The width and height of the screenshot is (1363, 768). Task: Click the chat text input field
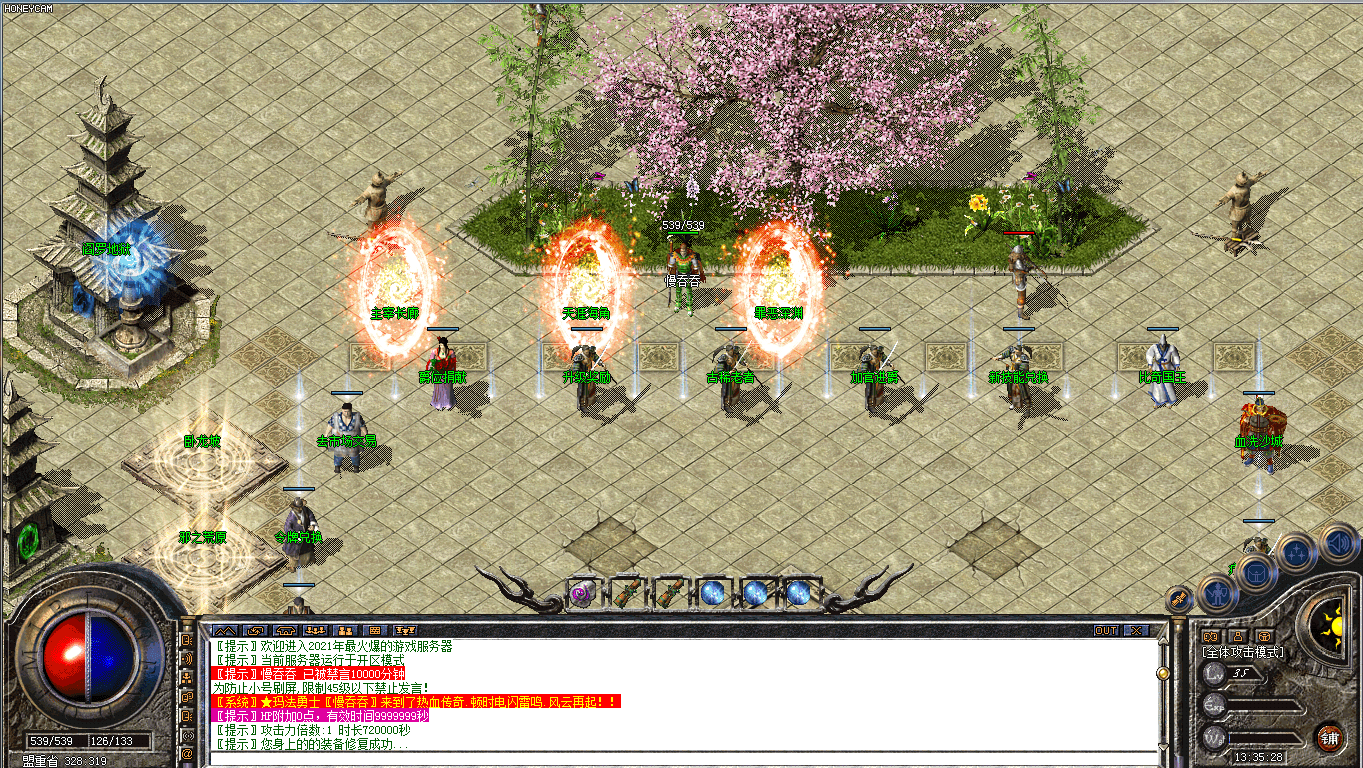680,760
